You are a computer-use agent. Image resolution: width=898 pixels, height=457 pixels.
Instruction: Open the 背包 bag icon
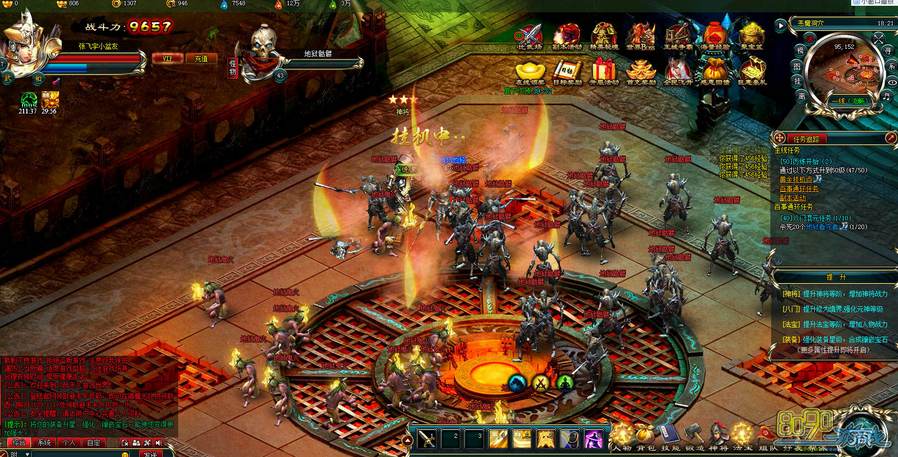tap(645, 434)
